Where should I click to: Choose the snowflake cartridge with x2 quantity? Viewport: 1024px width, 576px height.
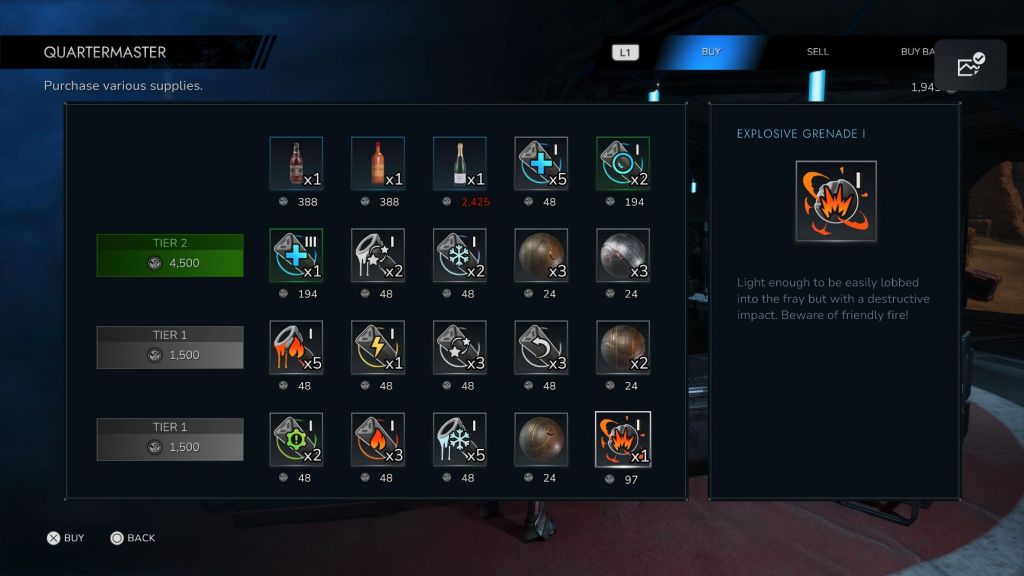(x=460, y=255)
